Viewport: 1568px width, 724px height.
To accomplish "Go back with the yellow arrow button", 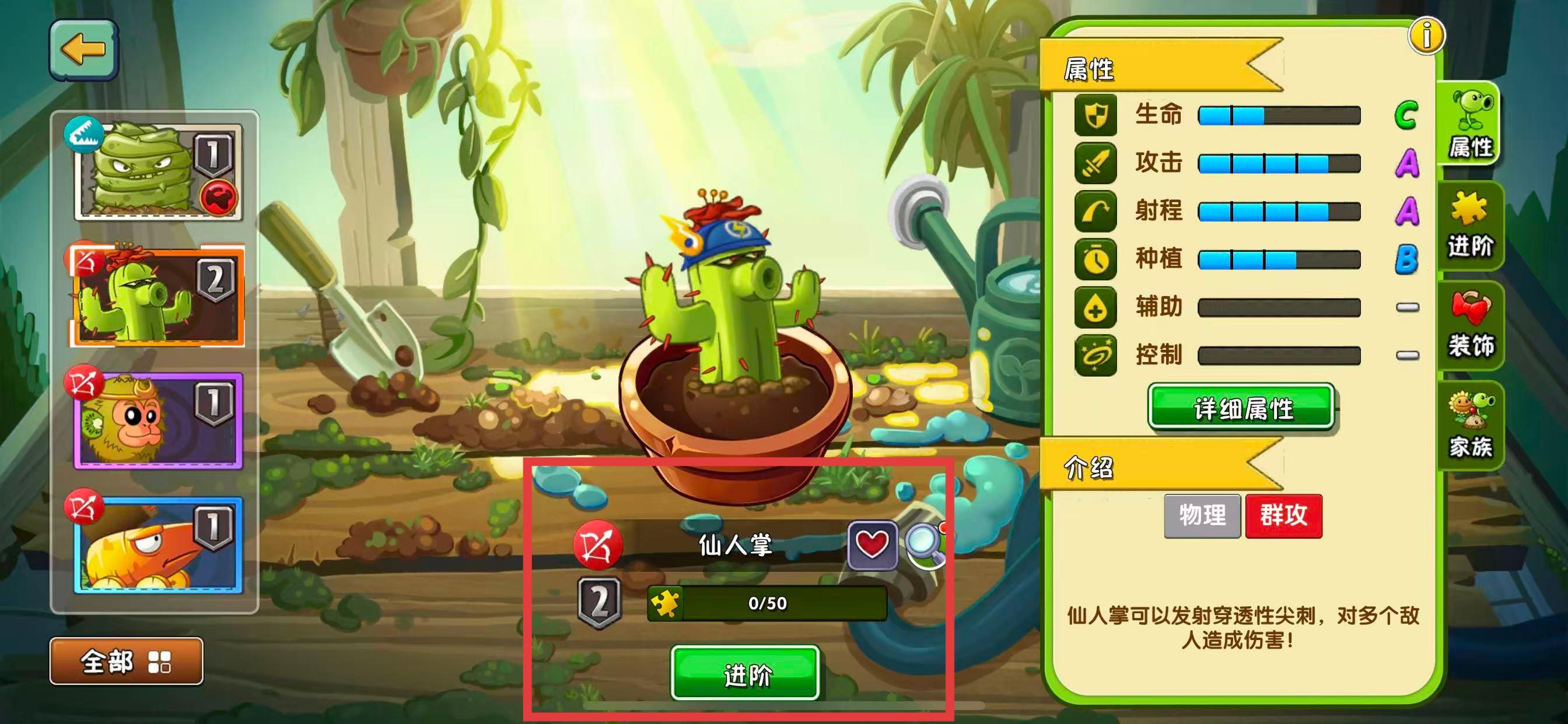I will (83, 50).
